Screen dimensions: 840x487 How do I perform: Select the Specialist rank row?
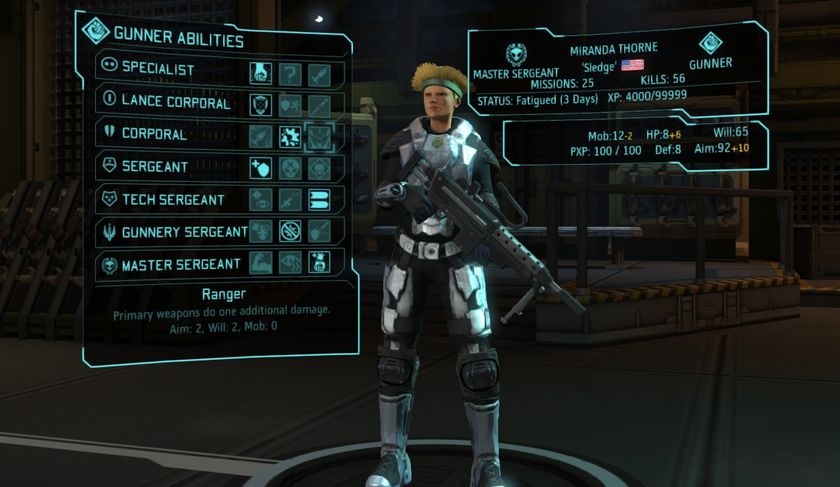tap(158, 71)
